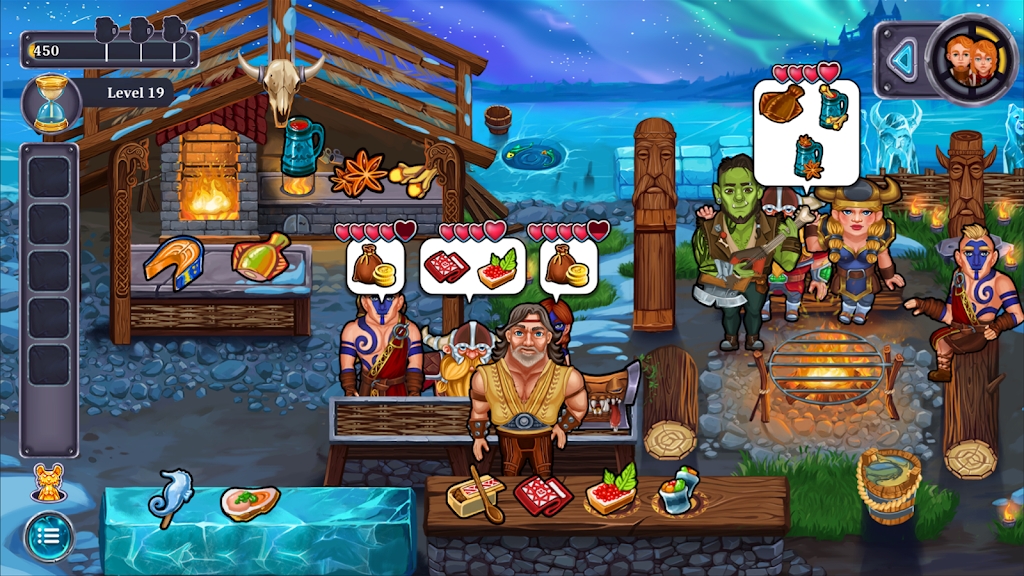Click the golden mouse trophy icon

pyautogui.click(x=47, y=483)
